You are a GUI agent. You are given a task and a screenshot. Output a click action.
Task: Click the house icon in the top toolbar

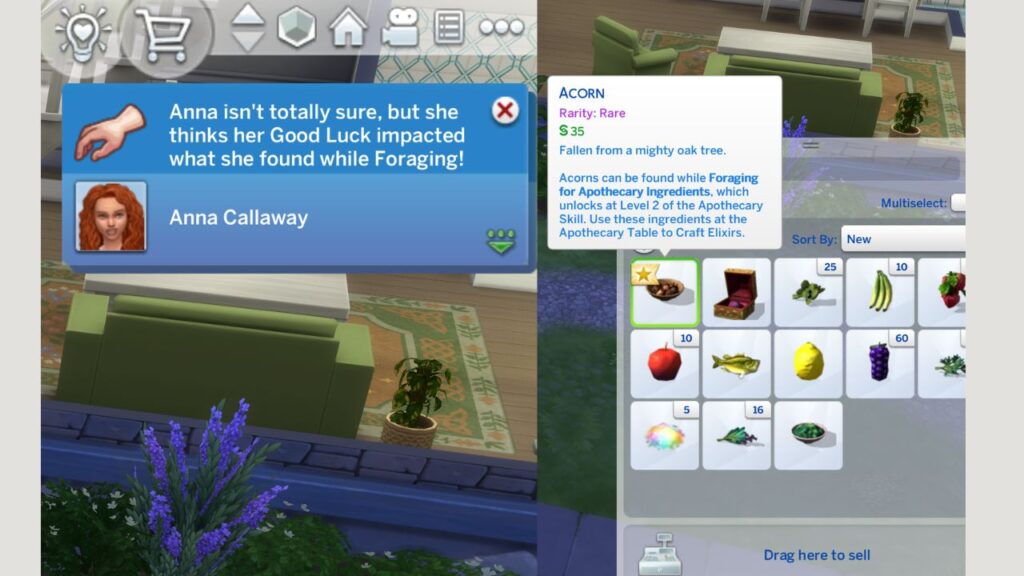coord(348,28)
